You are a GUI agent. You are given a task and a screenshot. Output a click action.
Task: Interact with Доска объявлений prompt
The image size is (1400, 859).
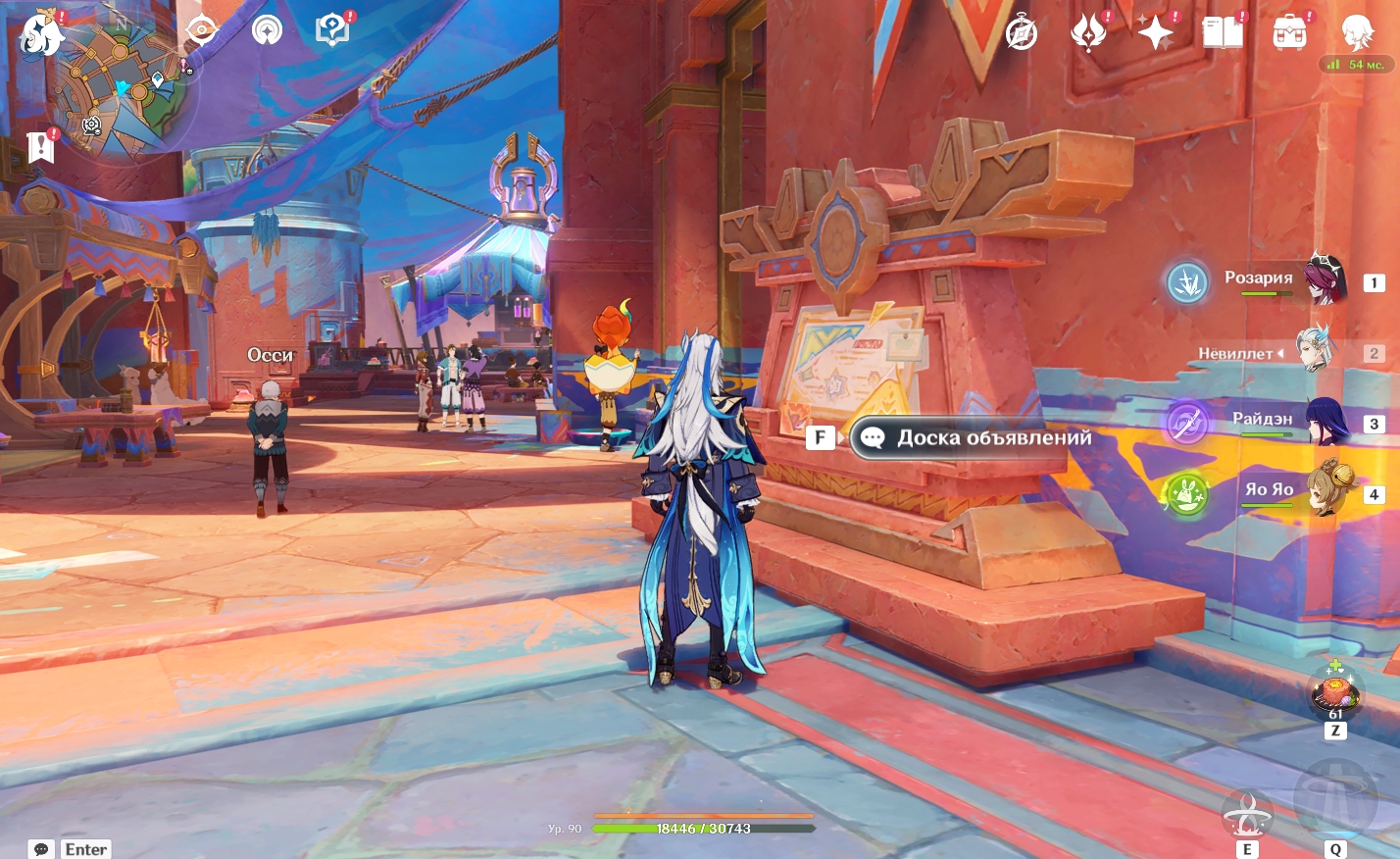(x=971, y=438)
